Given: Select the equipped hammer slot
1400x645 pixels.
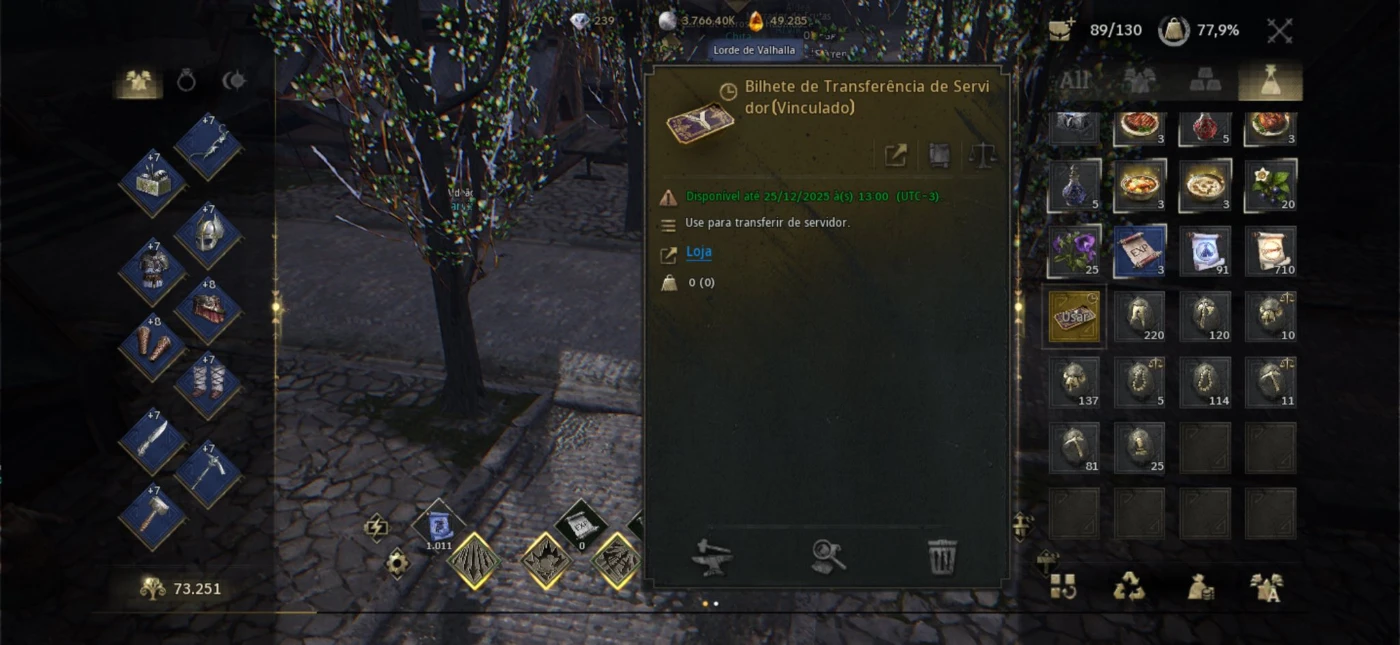Looking at the screenshot, I should 152,517.
